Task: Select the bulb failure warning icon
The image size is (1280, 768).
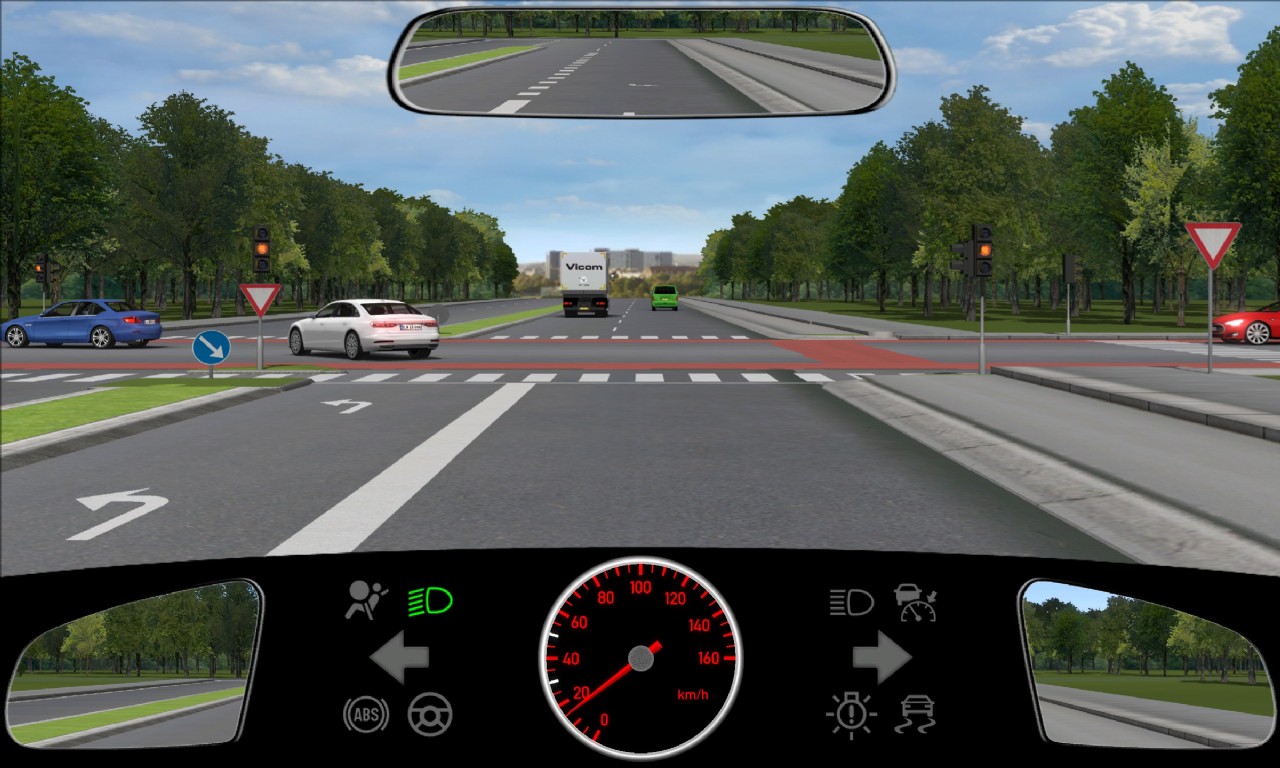Action: [x=851, y=714]
